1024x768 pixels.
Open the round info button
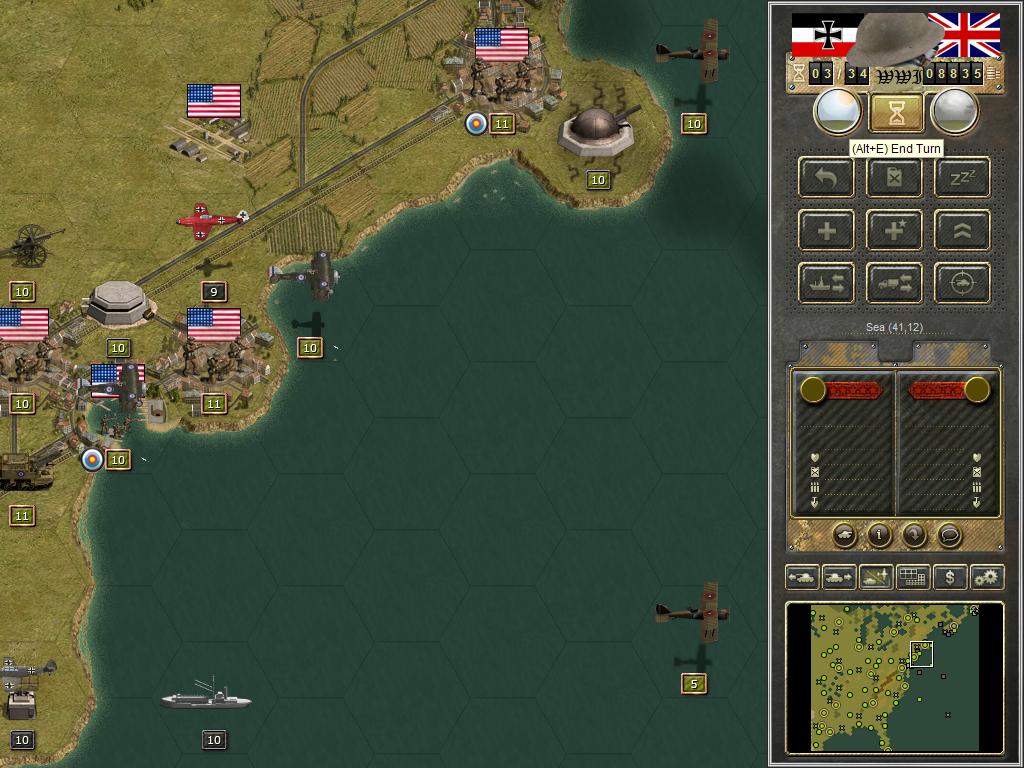pos(879,535)
